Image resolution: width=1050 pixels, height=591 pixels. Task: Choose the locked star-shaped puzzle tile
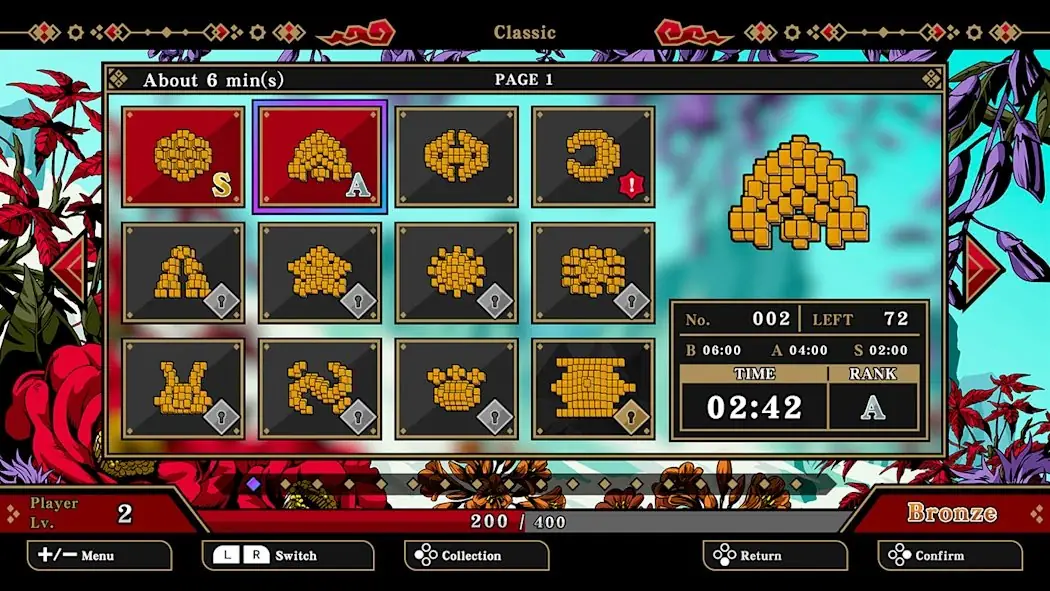pos(320,273)
